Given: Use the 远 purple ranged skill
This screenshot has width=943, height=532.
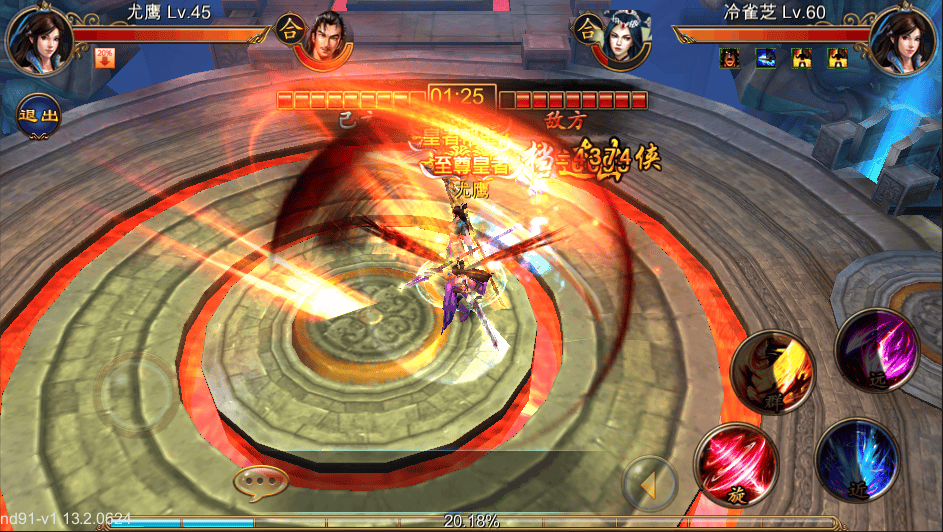Looking at the screenshot, I should (877, 348).
